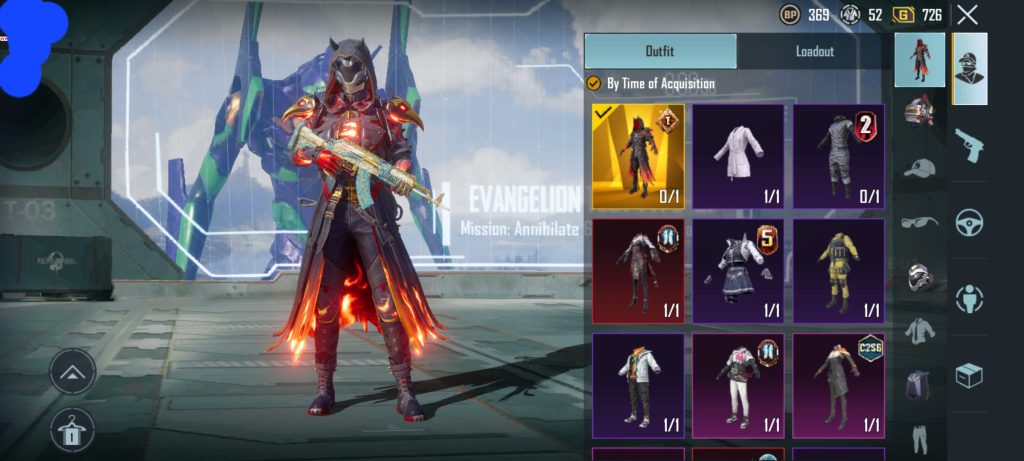This screenshot has height=461, width=1024.
Task: Open the sunglasses eyewear category
Action: pyautogui.click(x=919, y=221)
